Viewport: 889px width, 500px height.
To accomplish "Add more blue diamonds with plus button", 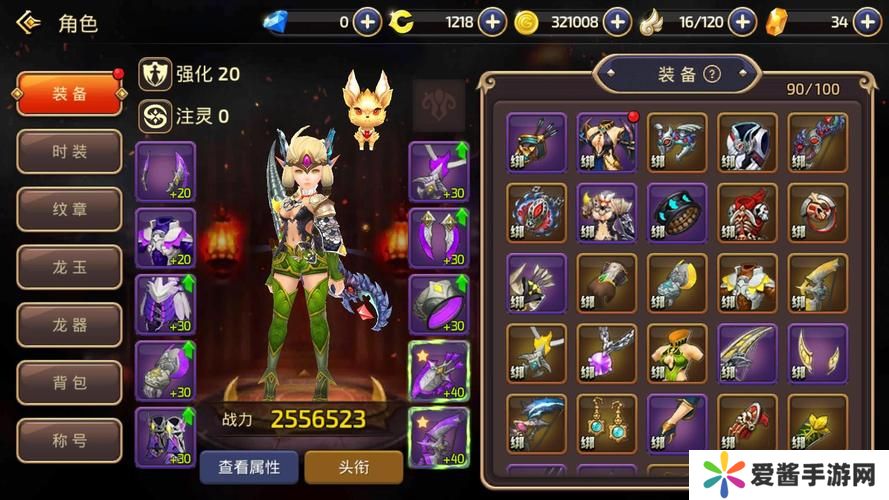I will coord(368,21).
